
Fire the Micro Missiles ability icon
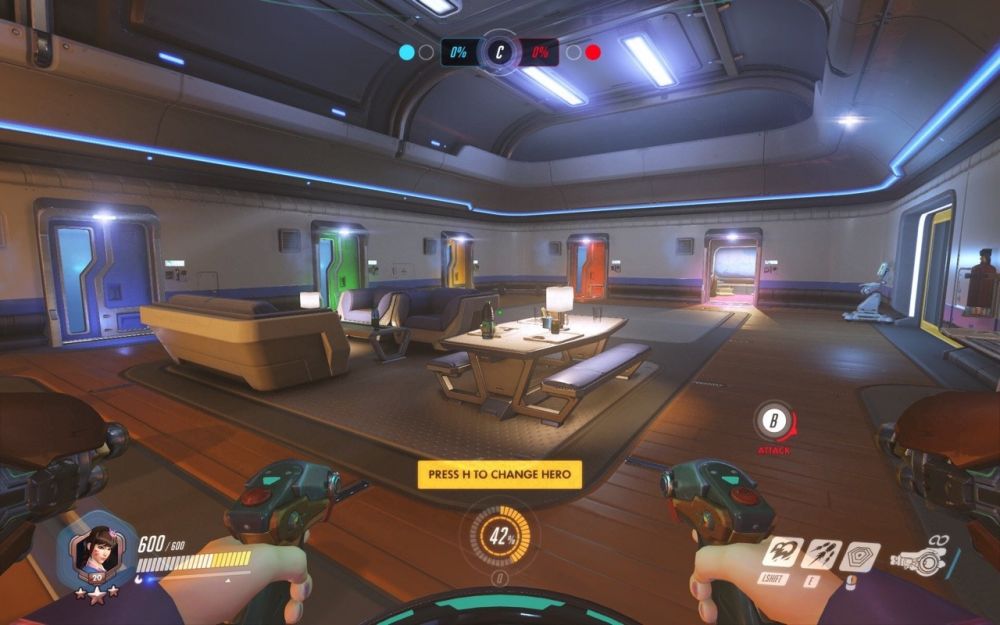tap(820, 553)
